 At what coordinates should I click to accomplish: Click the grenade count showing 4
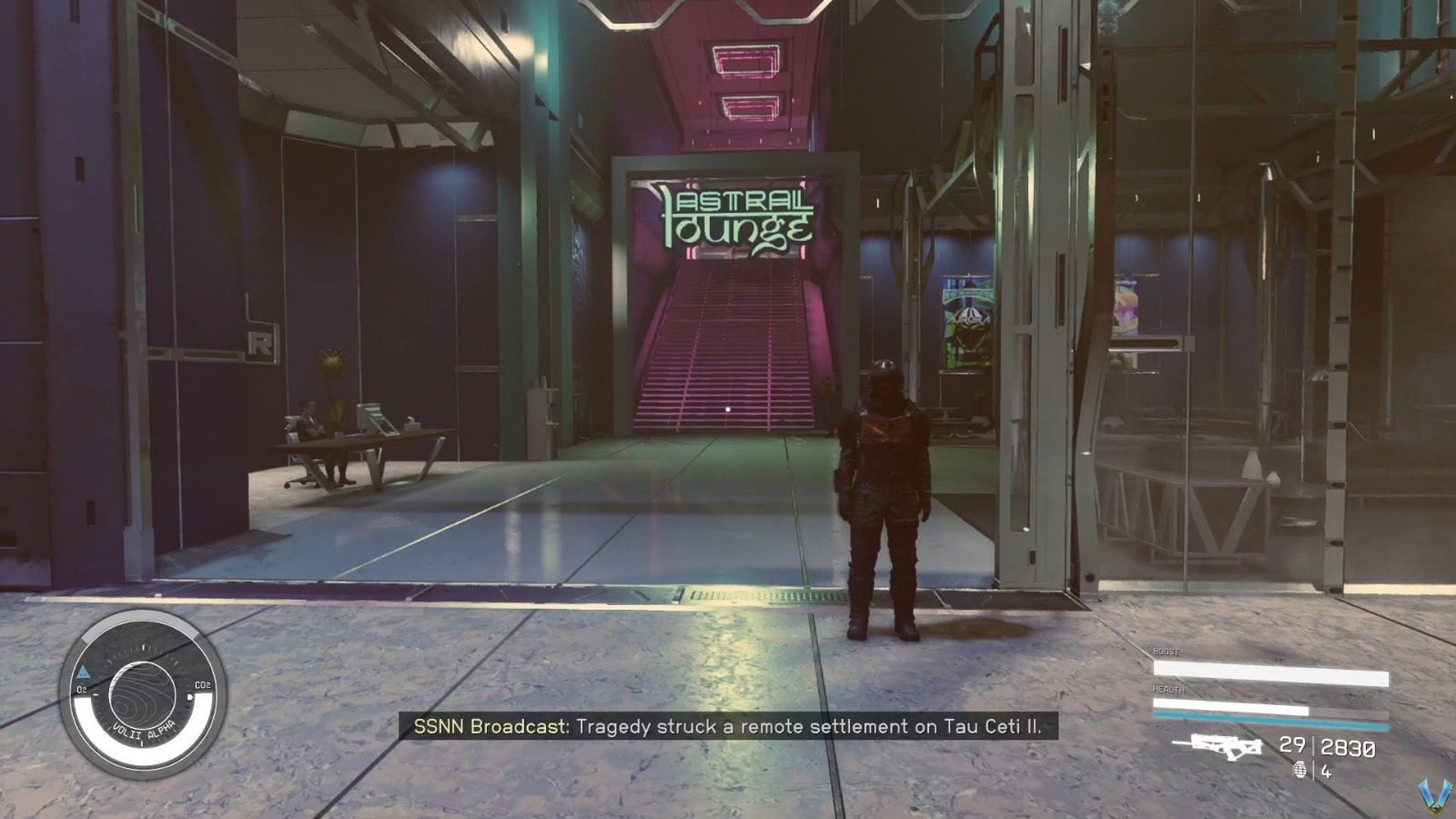coord(1325,772)
